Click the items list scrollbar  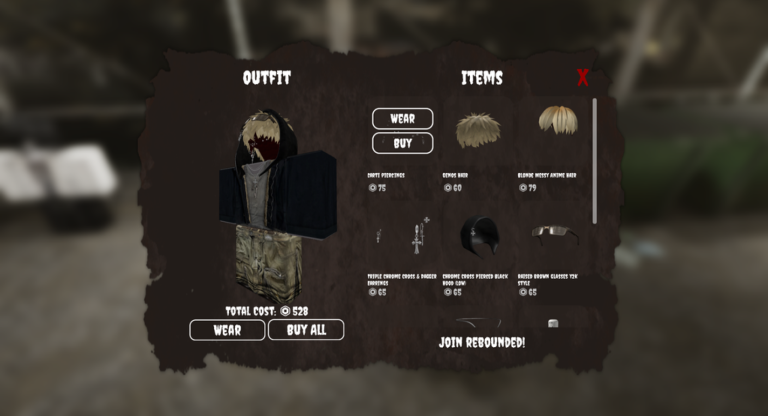pyautogui.click(x=595, y=160)
